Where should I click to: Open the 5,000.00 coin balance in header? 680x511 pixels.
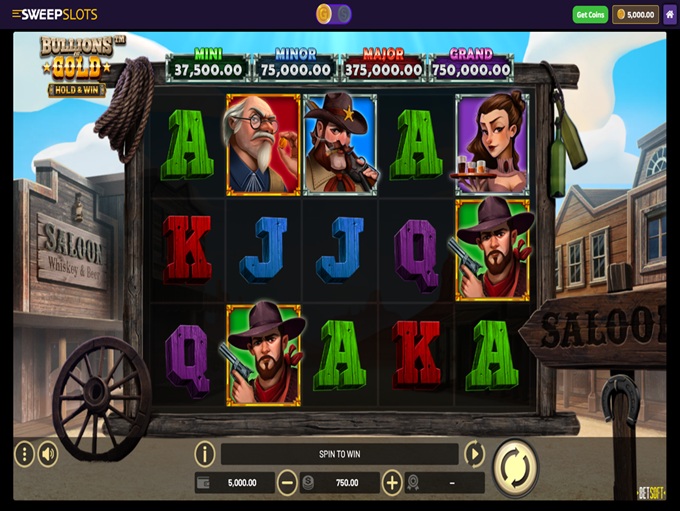pyautogui.click(x=635, y=15)
